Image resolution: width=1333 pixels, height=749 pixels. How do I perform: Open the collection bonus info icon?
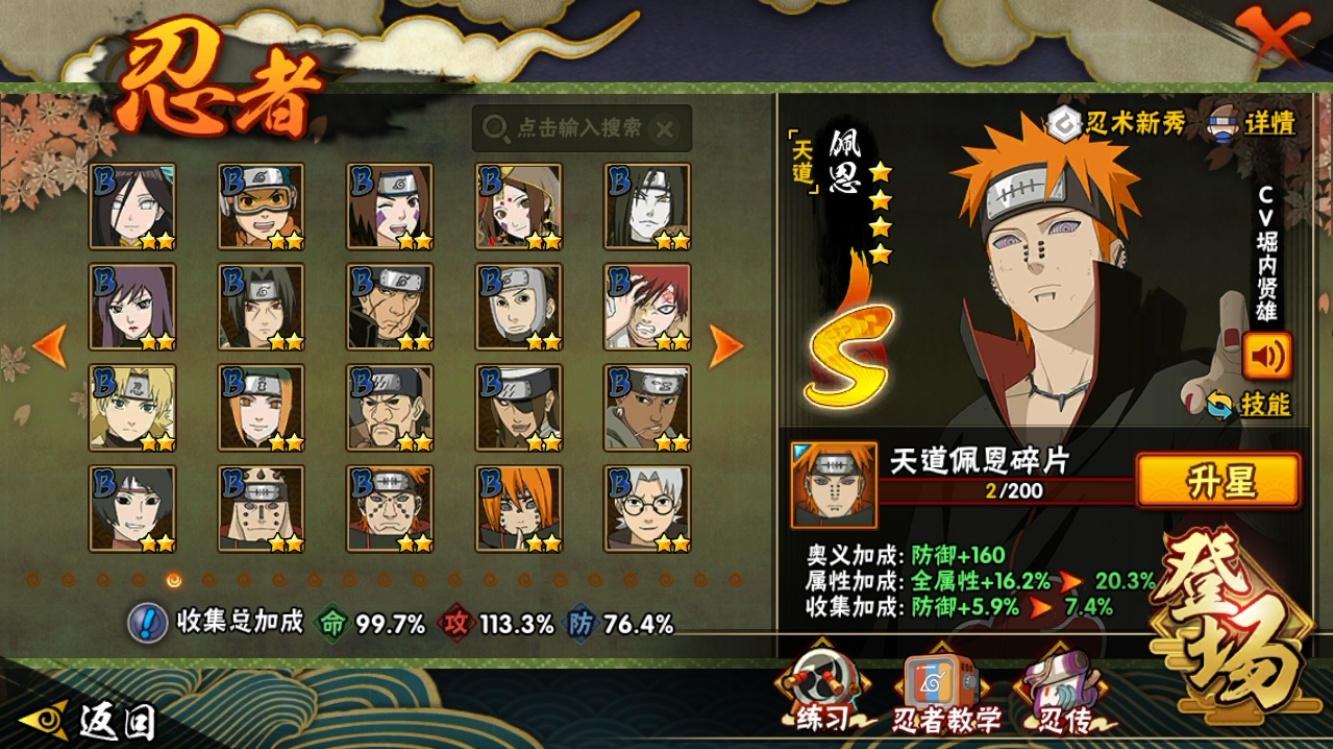147,623
